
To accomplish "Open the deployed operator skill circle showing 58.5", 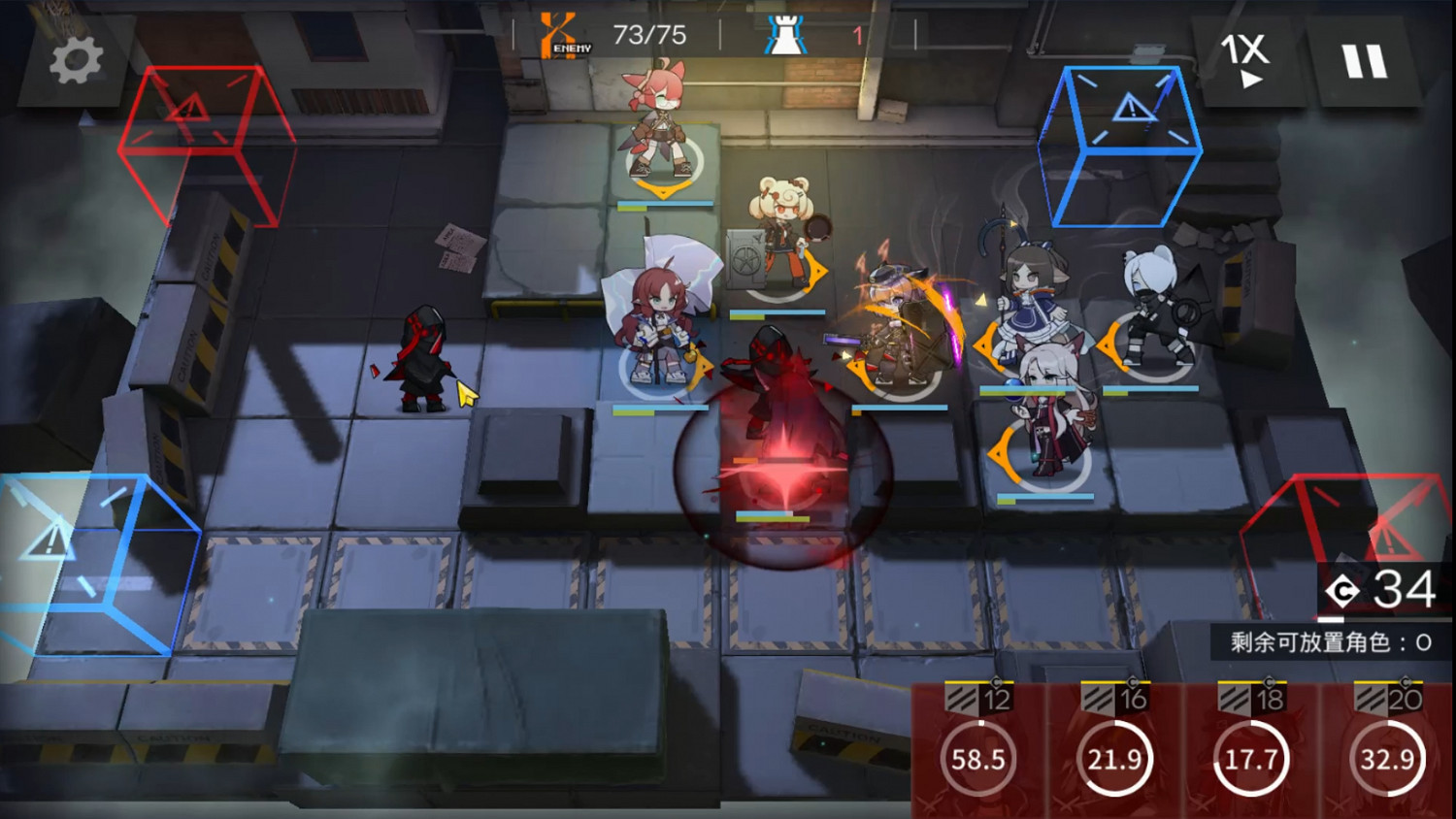I will (980, 760).
